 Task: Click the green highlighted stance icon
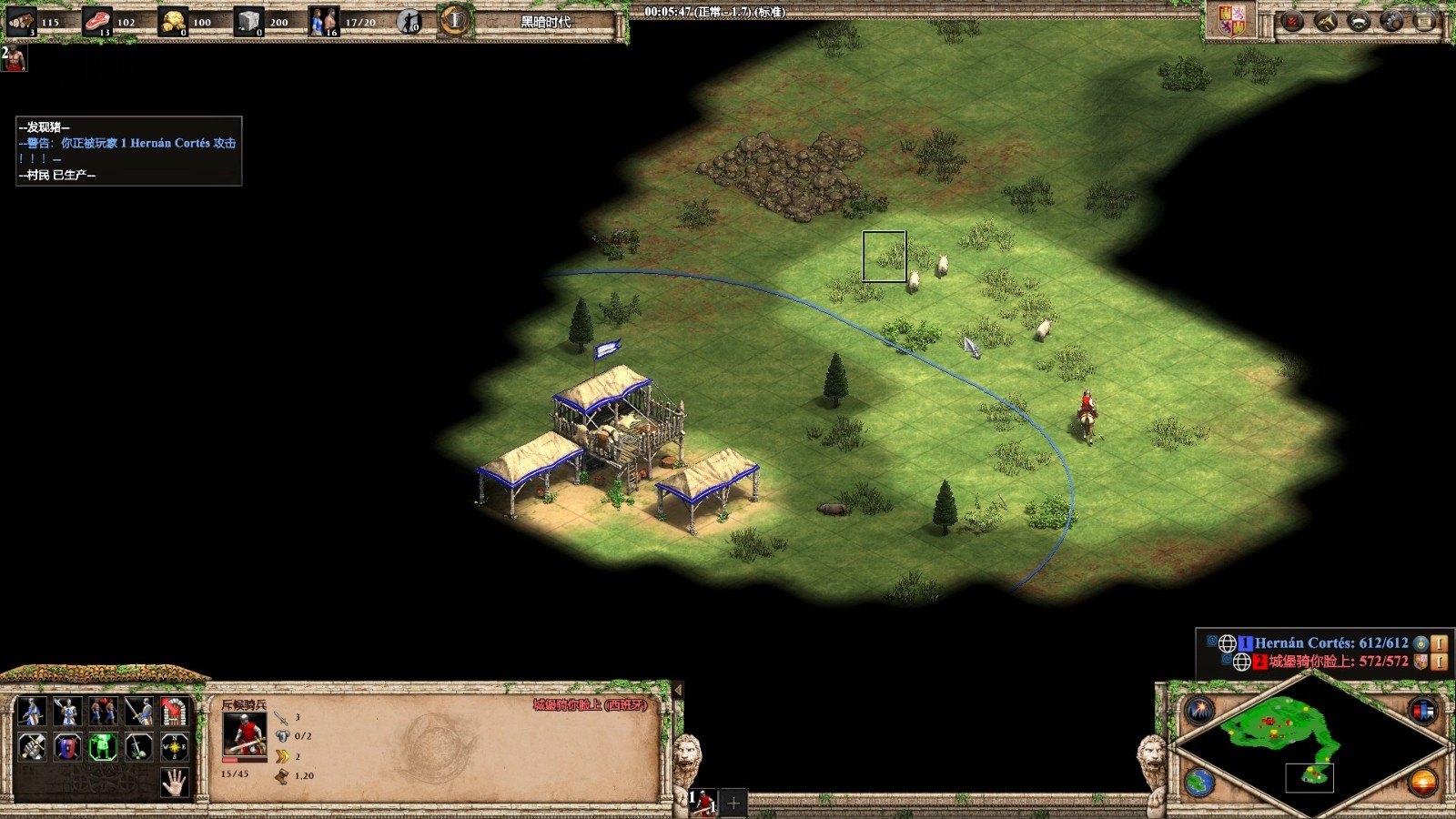point(103,747)
